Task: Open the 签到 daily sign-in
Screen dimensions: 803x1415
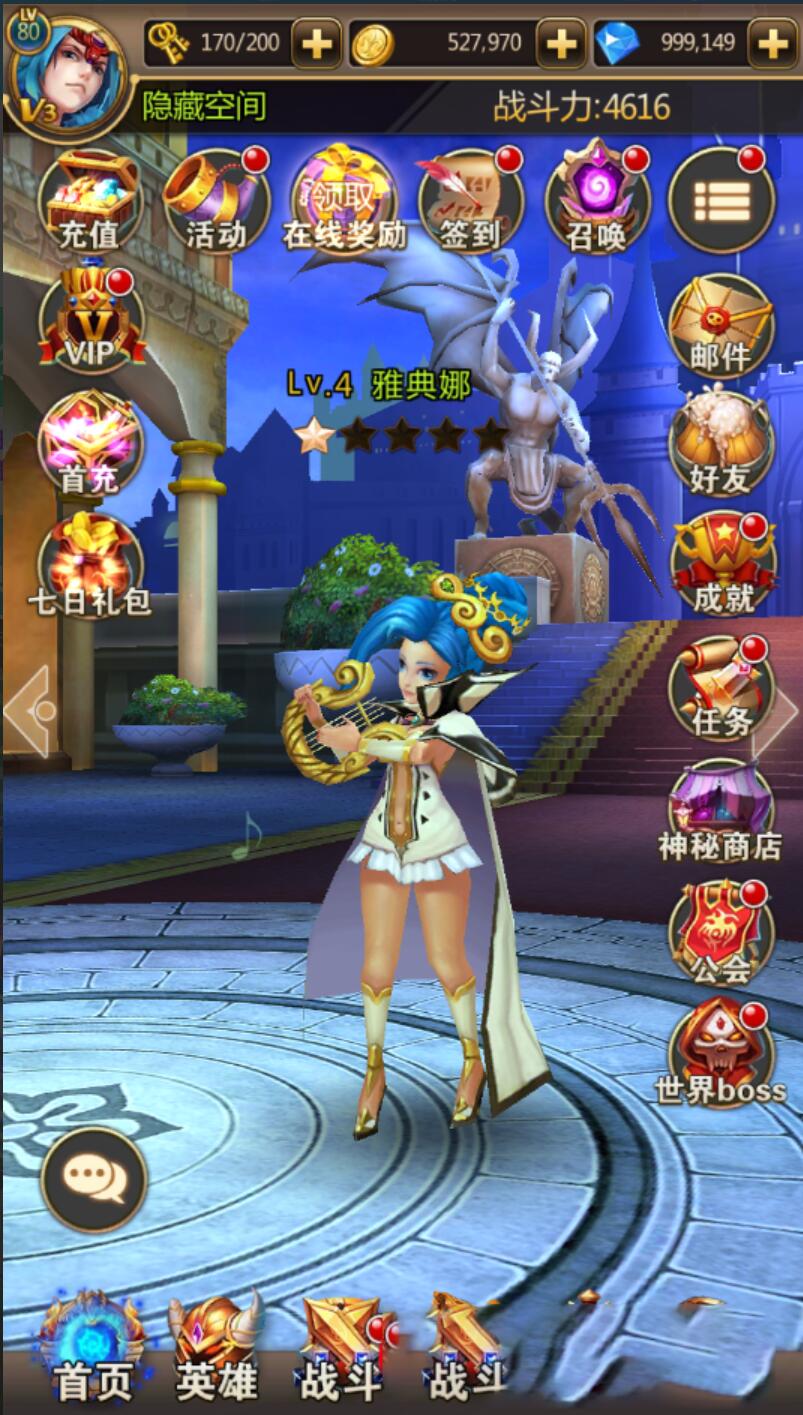Action: tap(470, 200)
